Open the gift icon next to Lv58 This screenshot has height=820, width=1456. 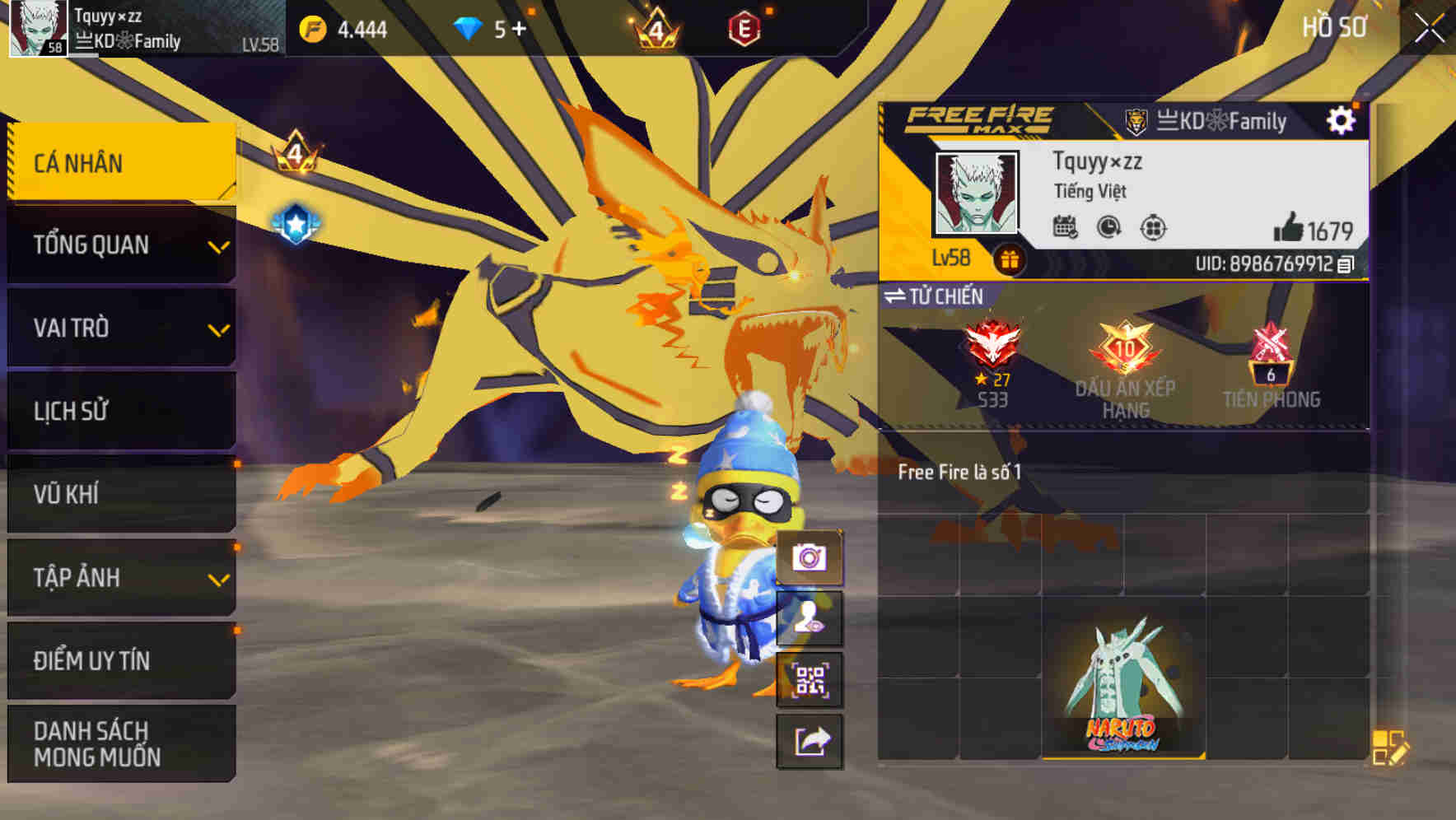1008,257
